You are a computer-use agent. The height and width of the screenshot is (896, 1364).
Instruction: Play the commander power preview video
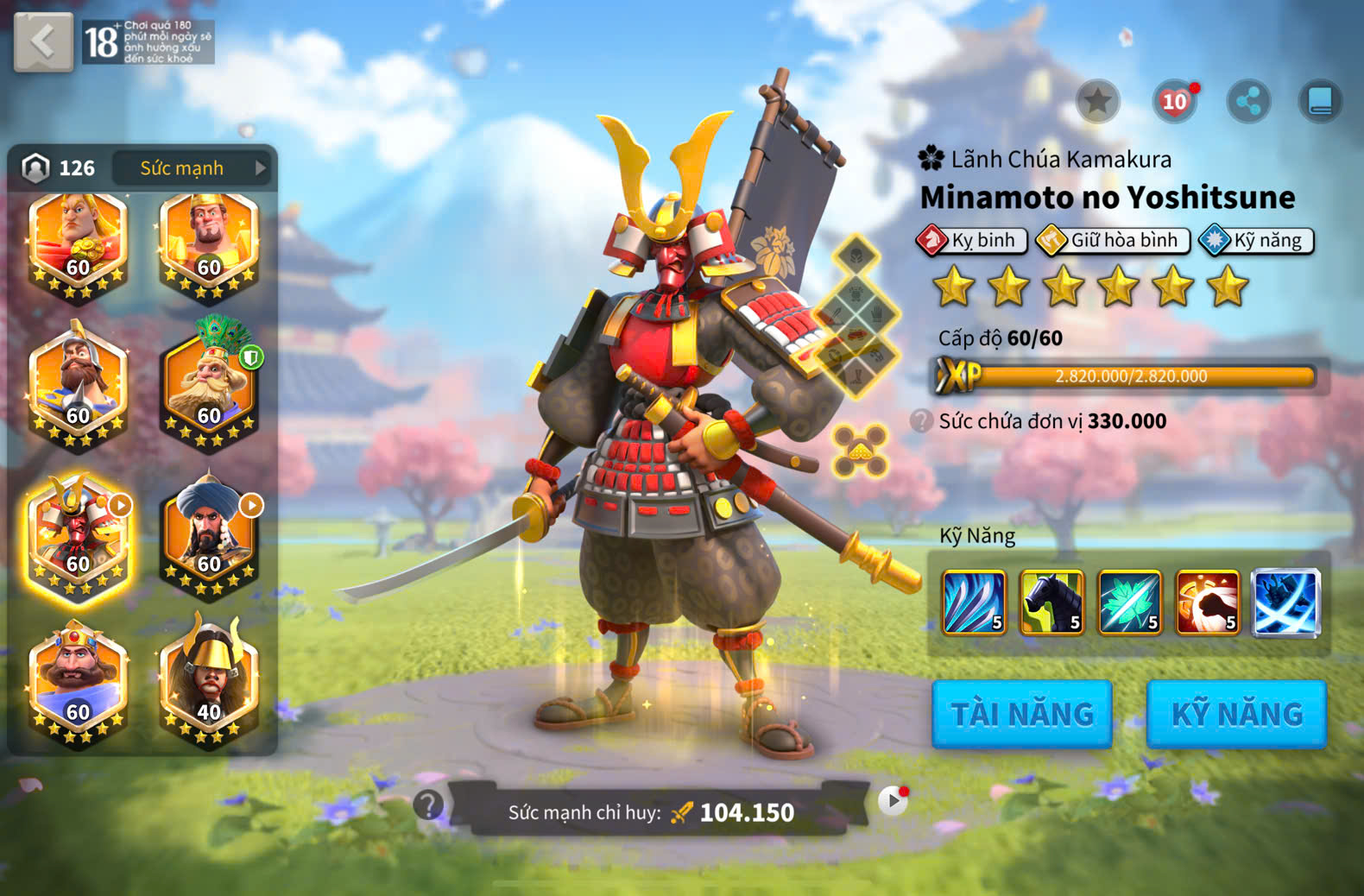coord(893,802)
